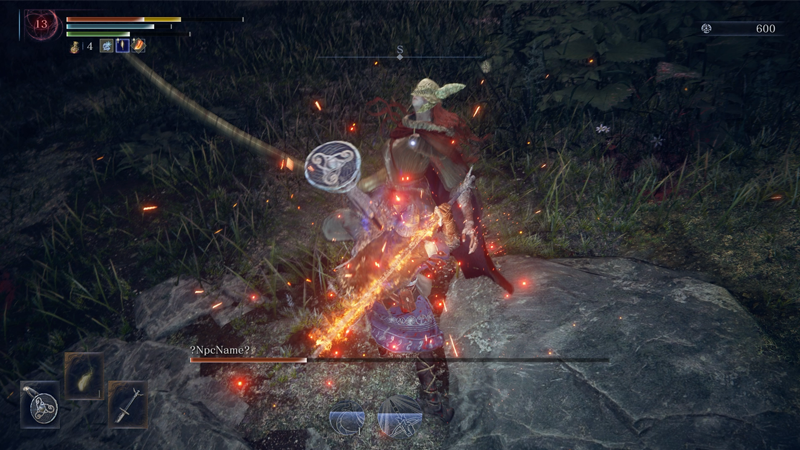The image size is (800, 450).
Task: Click the healing flask icon
Action: (75, 45)
